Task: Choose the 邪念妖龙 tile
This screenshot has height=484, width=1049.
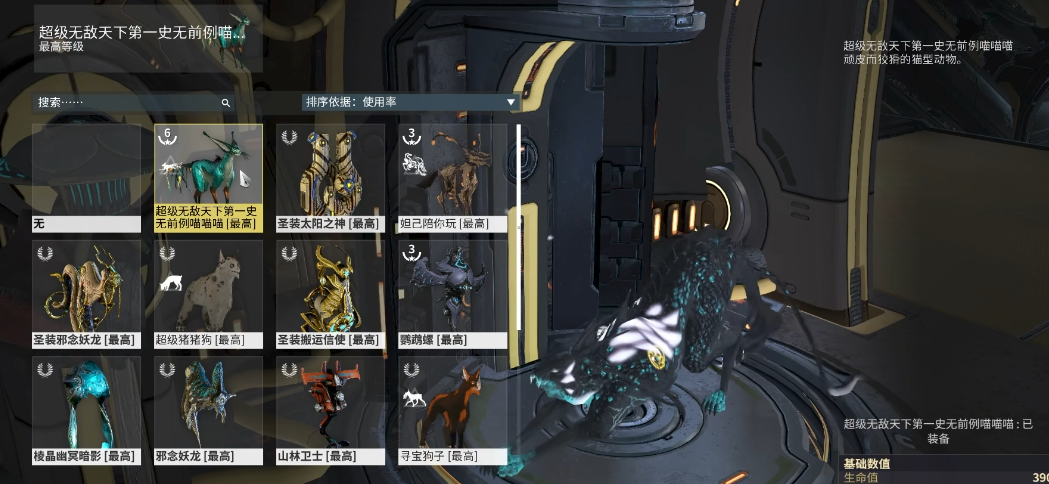Action: [208, 410]
